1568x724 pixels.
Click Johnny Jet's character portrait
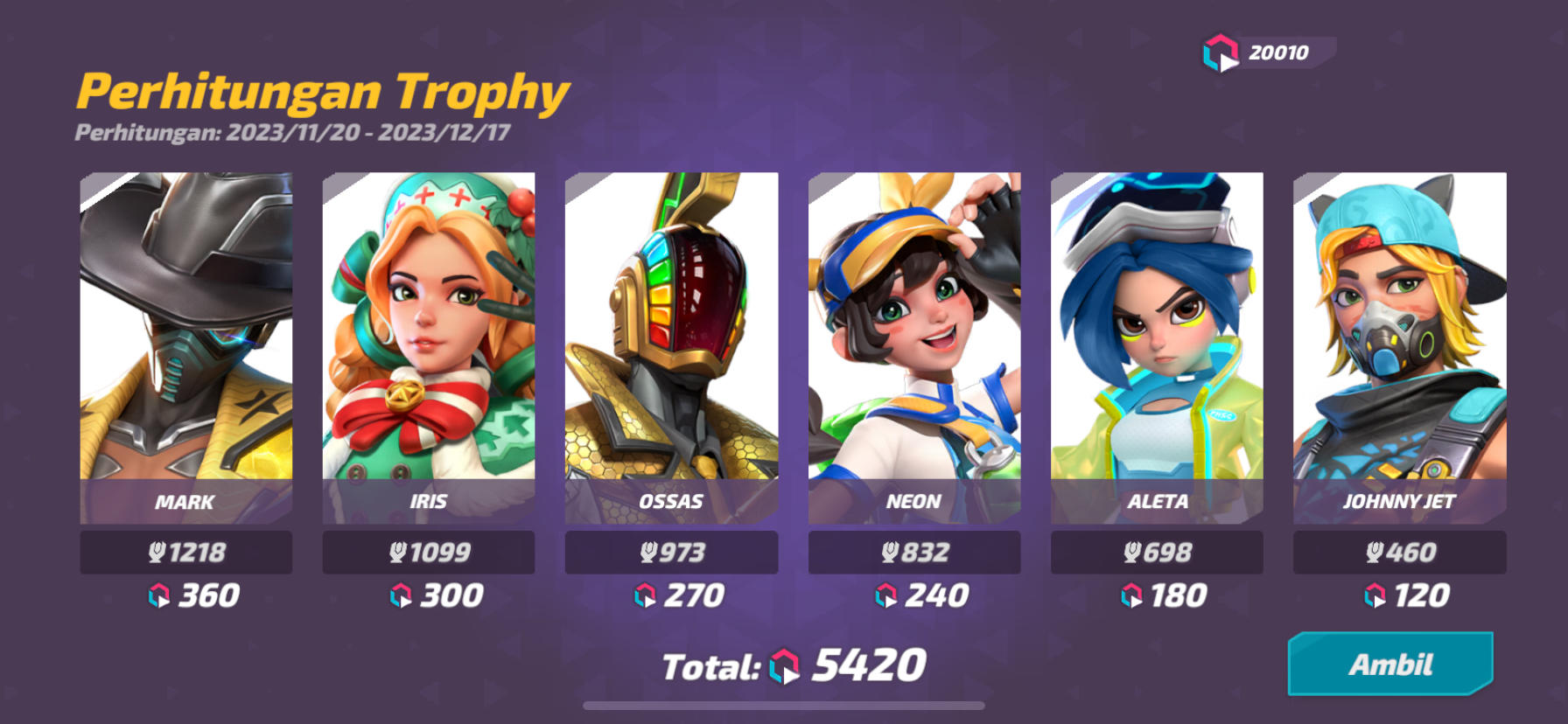click(1400, 341)
